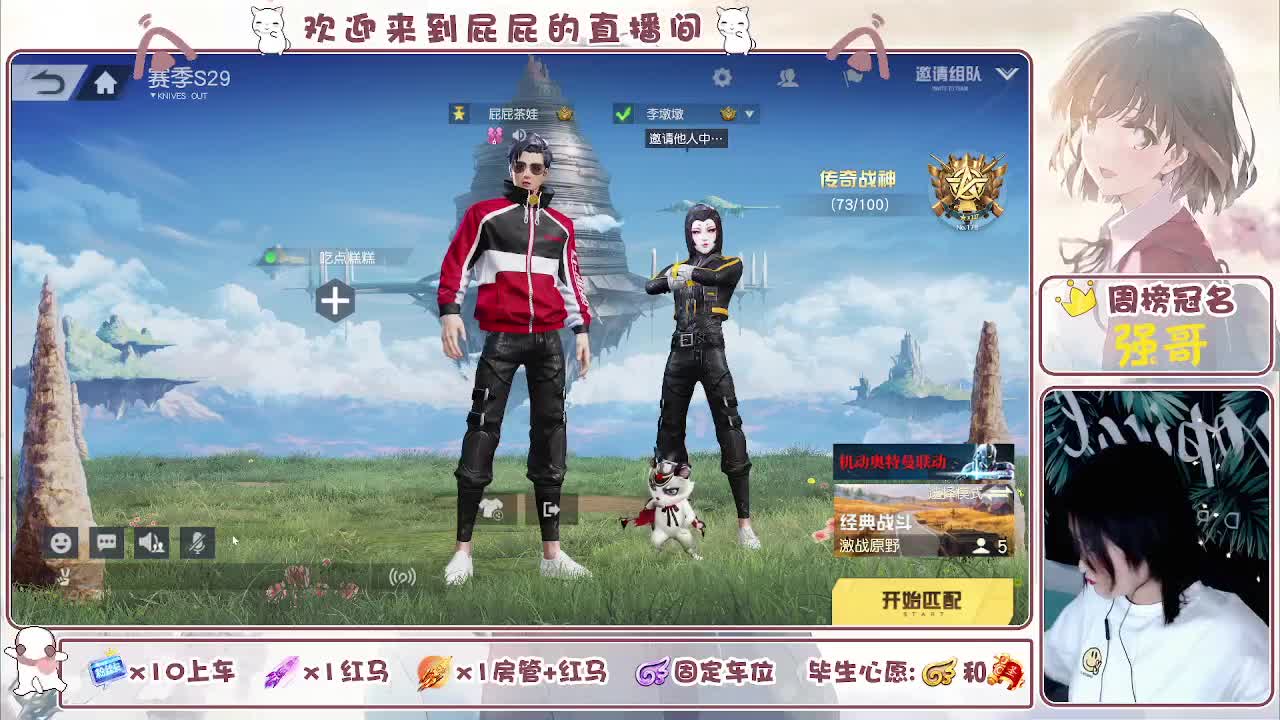Open the chat message icon
Screen dimensions: 1280x720
pos(105,541)
